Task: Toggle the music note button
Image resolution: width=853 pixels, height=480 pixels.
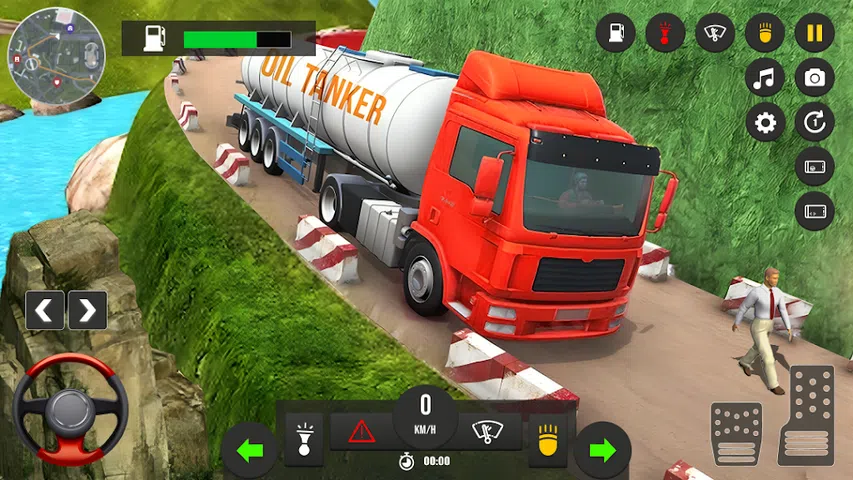Action: coord(765,78)
